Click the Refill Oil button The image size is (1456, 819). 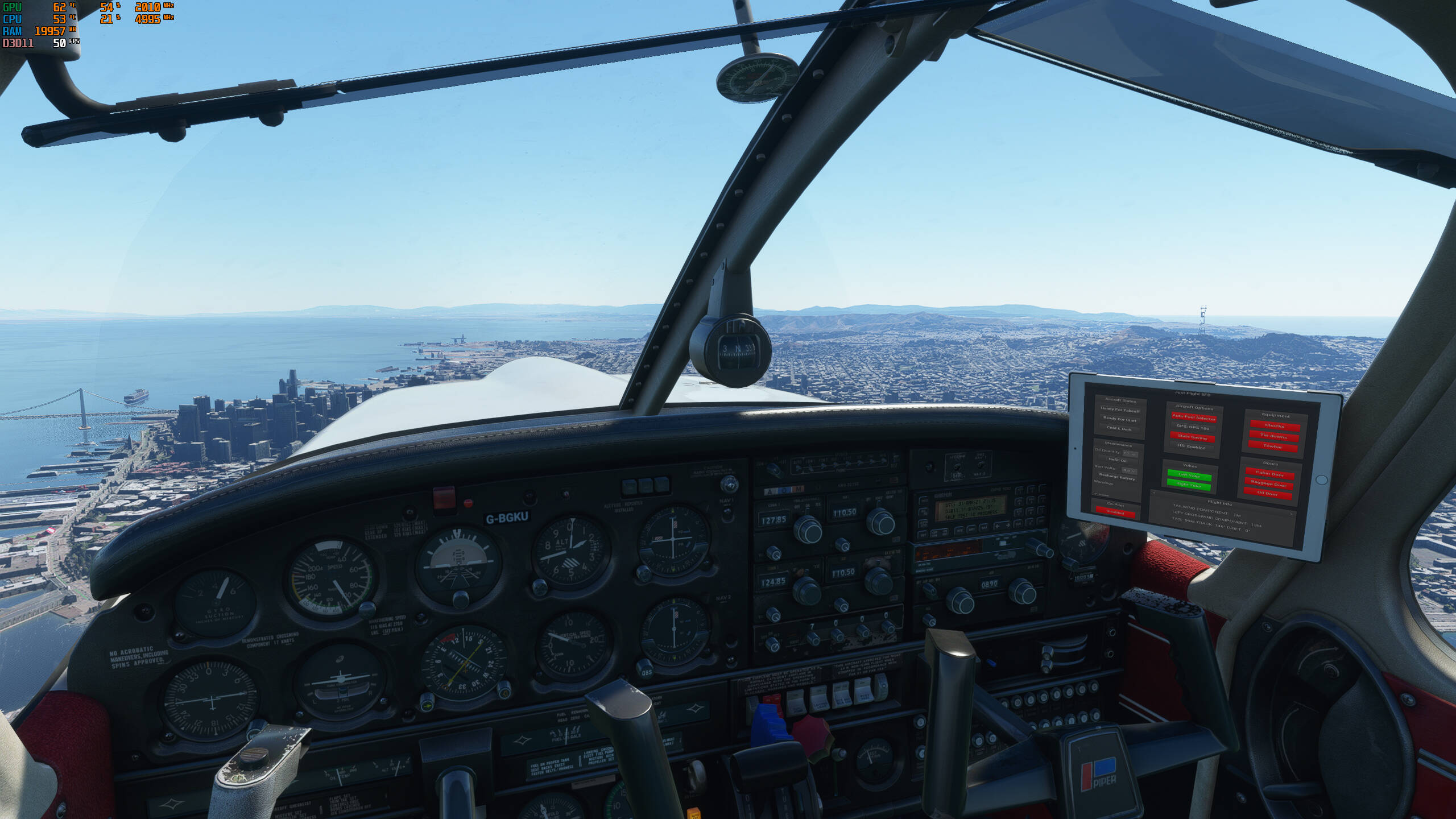[x=1118, y=461]
